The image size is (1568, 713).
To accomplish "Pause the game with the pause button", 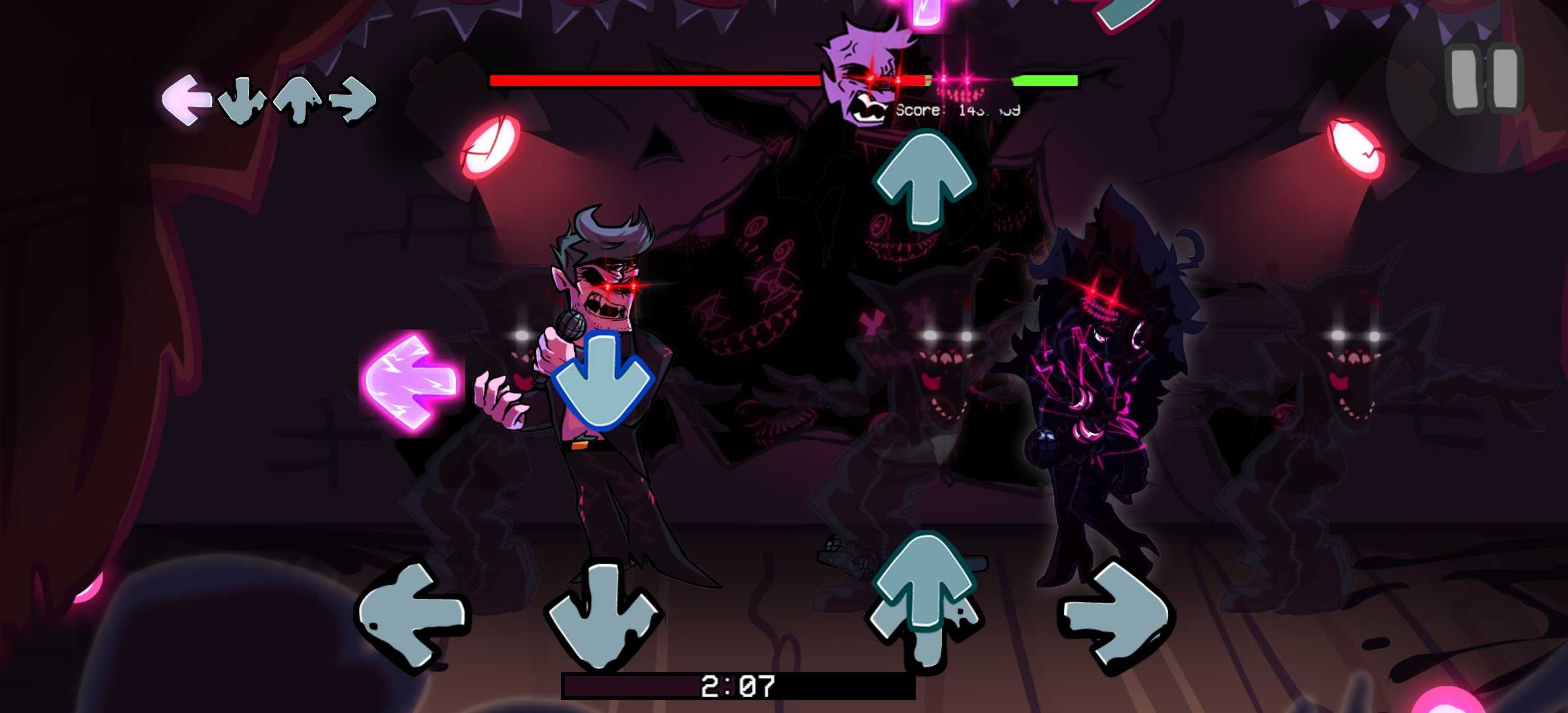I will pyautogui.click(x=1486, y=79).
